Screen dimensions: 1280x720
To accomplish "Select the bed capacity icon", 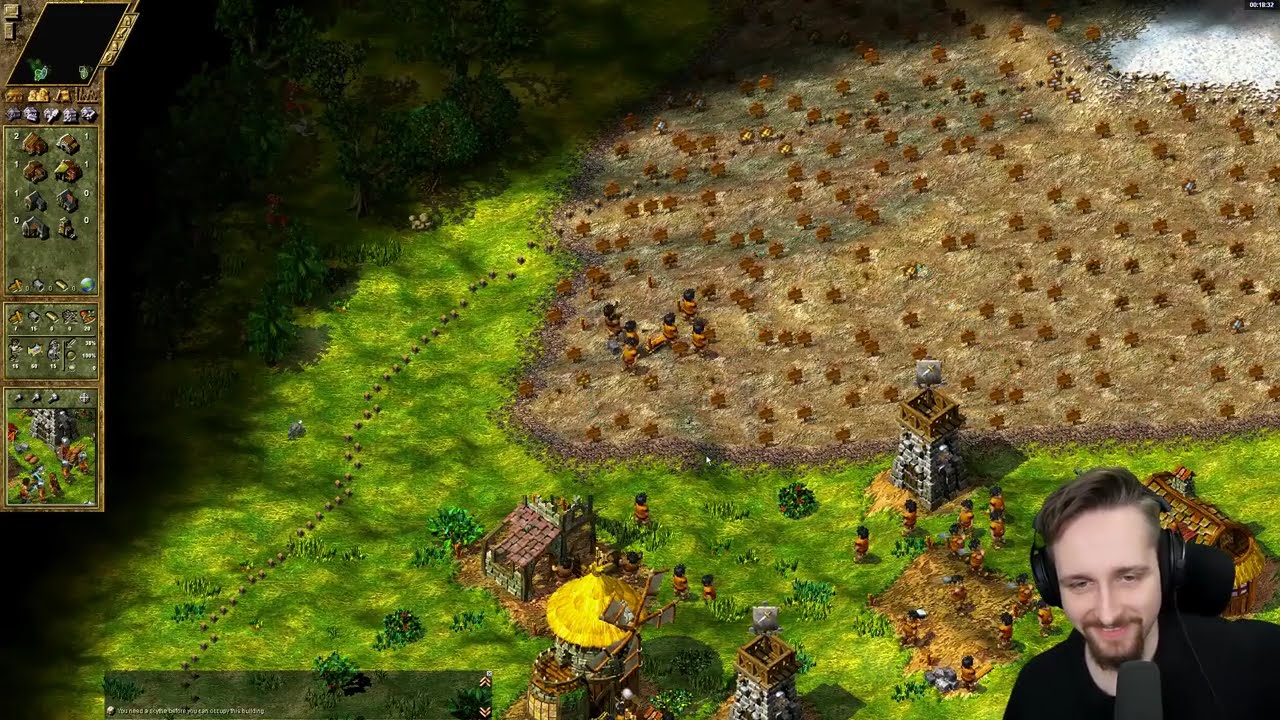I will [x=36, y=350].
